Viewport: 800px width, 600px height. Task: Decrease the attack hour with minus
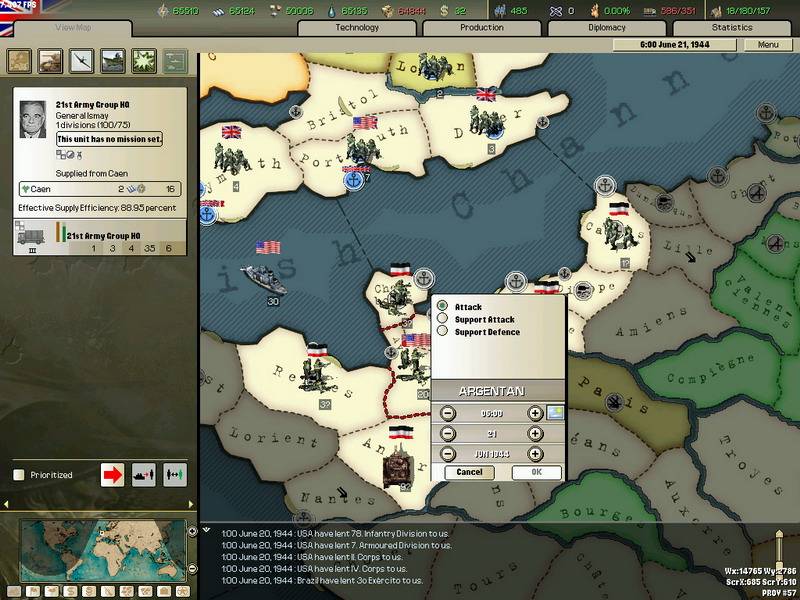pyautogui.click(x=447, y=413)
